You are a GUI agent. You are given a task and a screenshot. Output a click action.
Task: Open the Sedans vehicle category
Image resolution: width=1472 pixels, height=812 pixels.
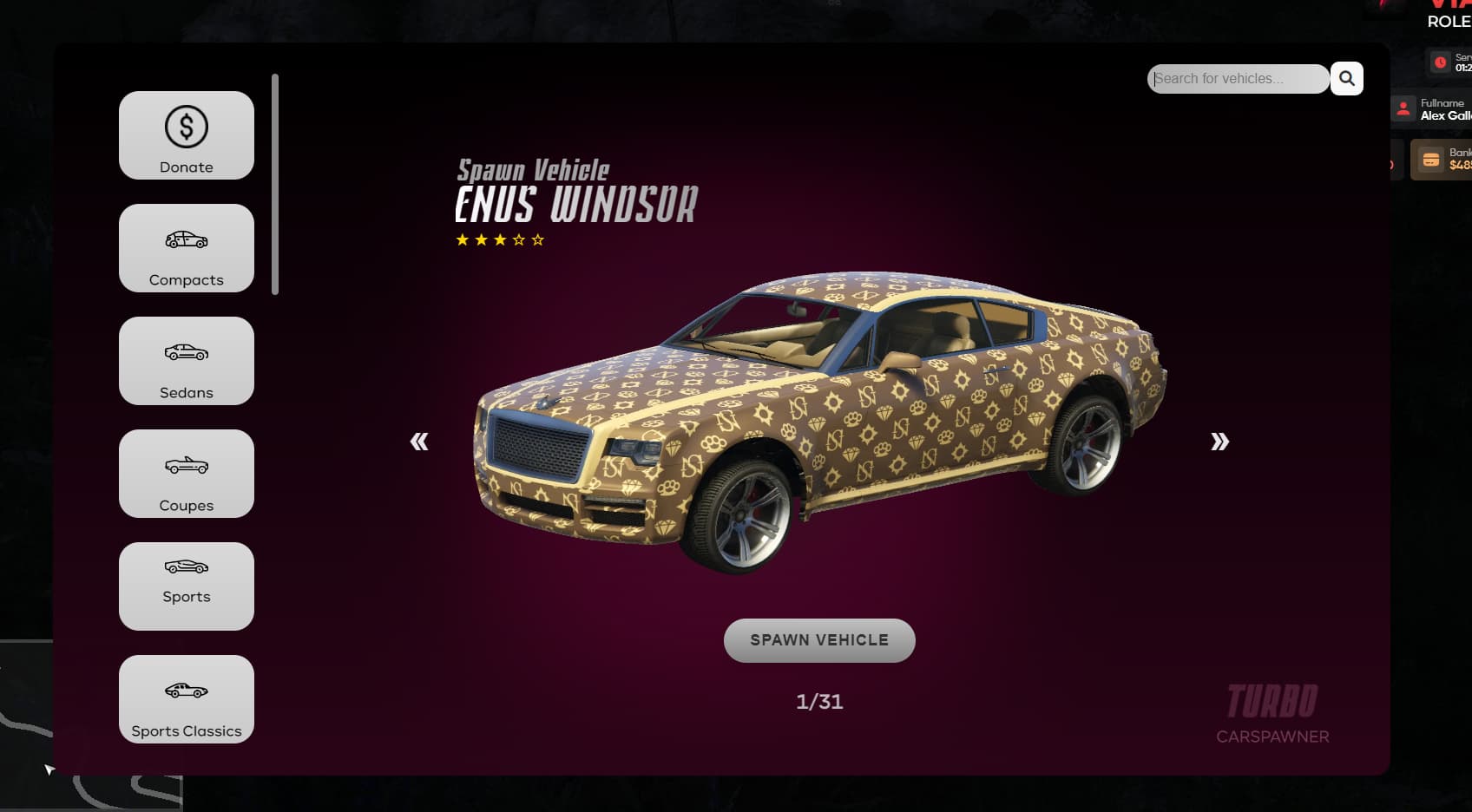186,361
